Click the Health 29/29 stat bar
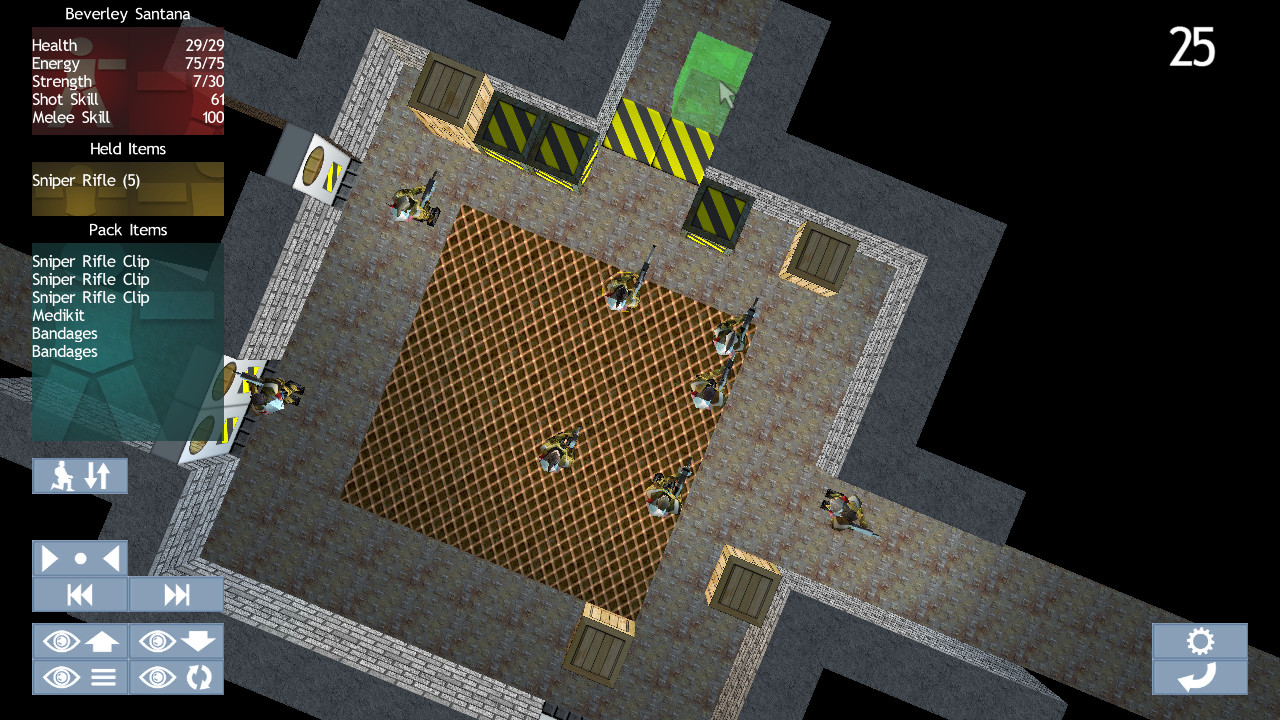The height and width of the screenshot is (720, 1280). click(x=127, y=45)
